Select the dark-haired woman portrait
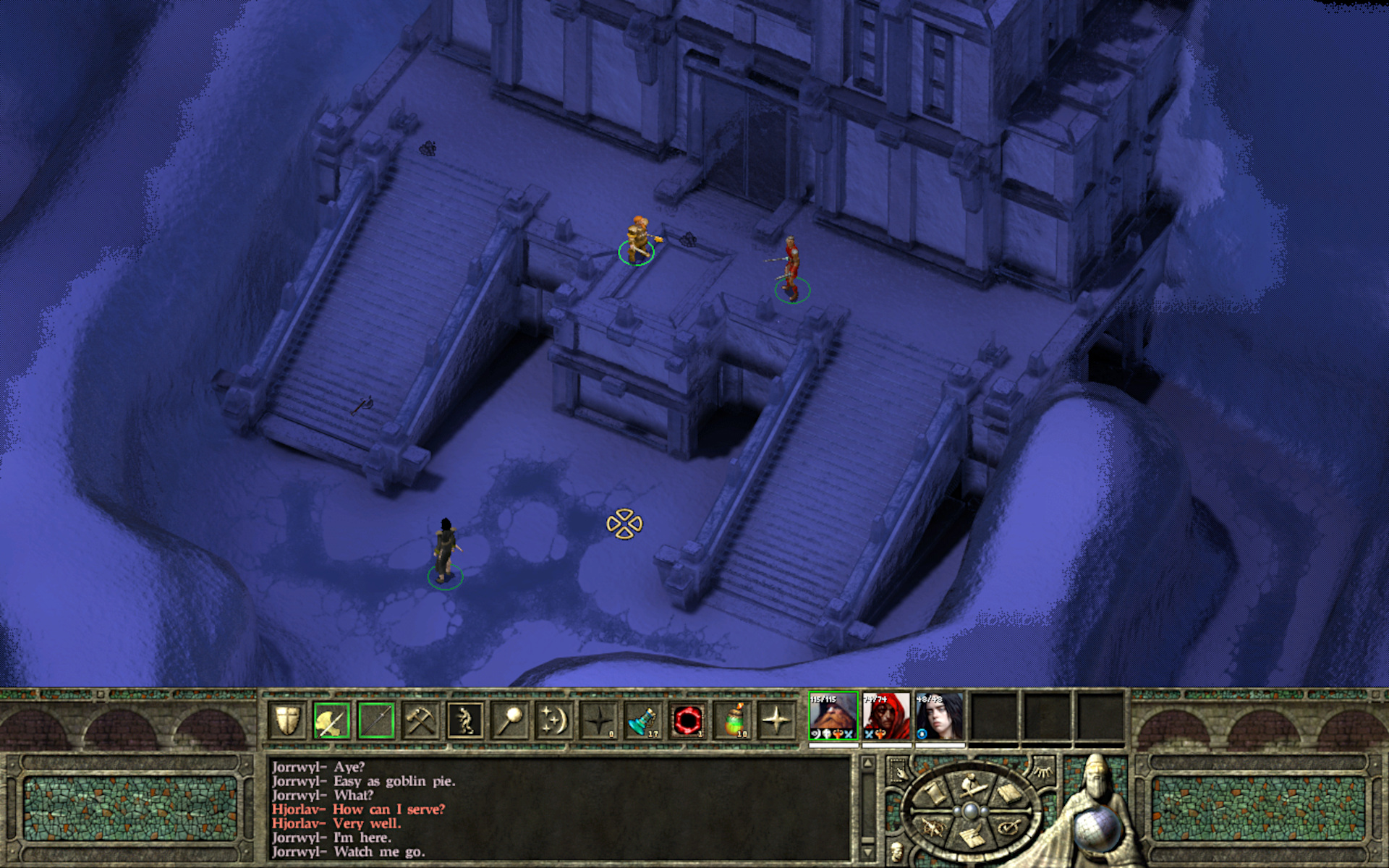 940,716
